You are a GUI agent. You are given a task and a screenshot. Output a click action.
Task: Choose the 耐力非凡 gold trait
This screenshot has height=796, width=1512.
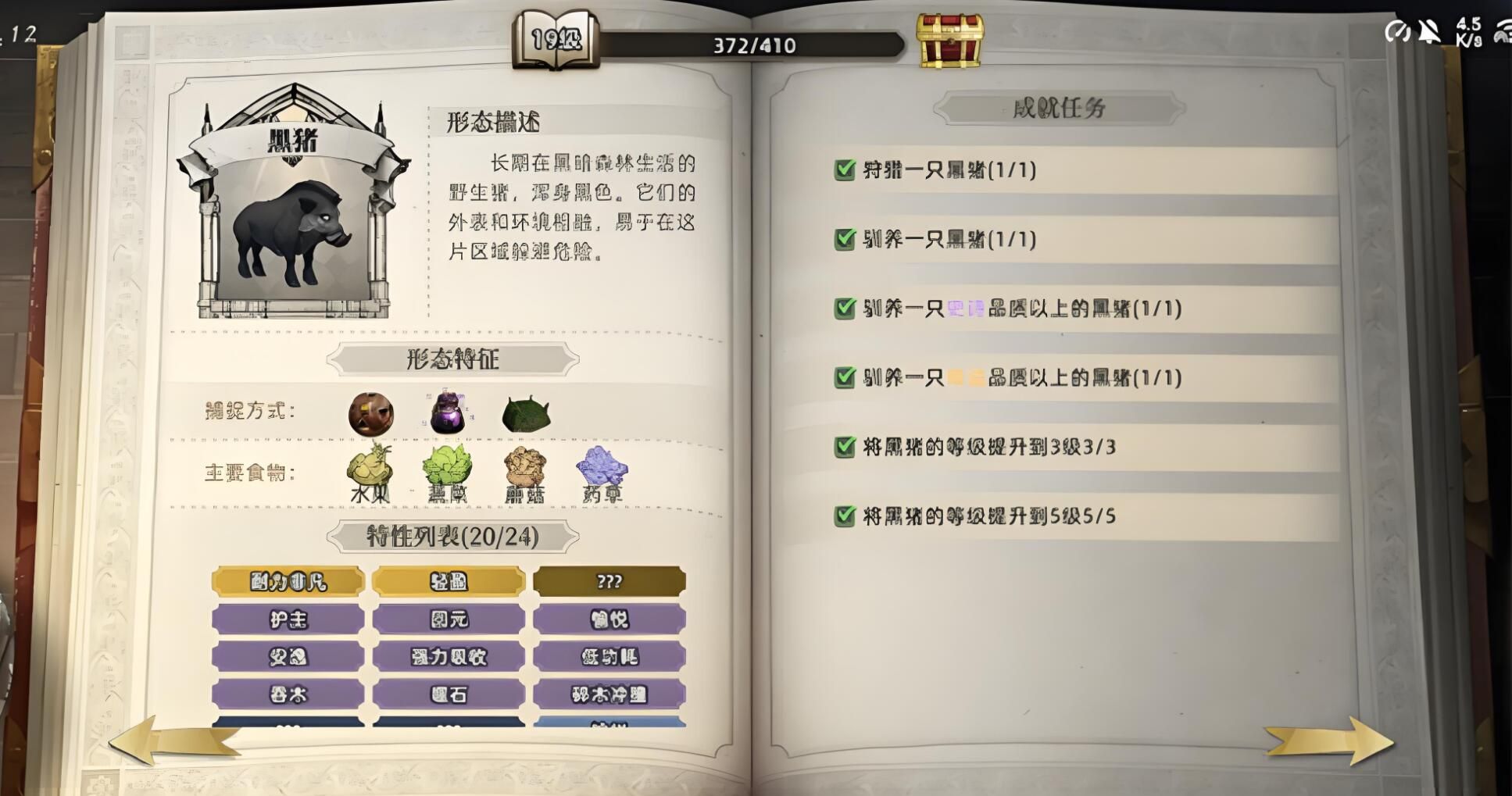288,581
